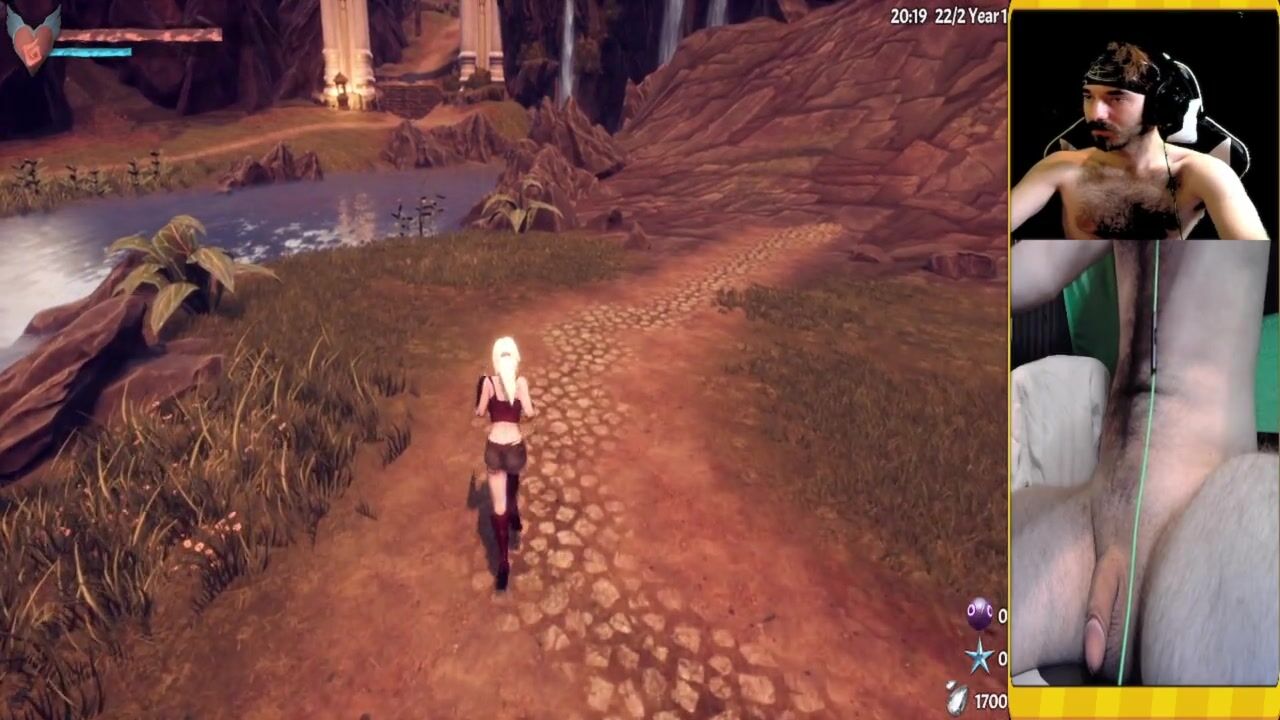The image size is (1280, 720).
Task: Click the blue star counter icon
Action: [x=979, y=657]
